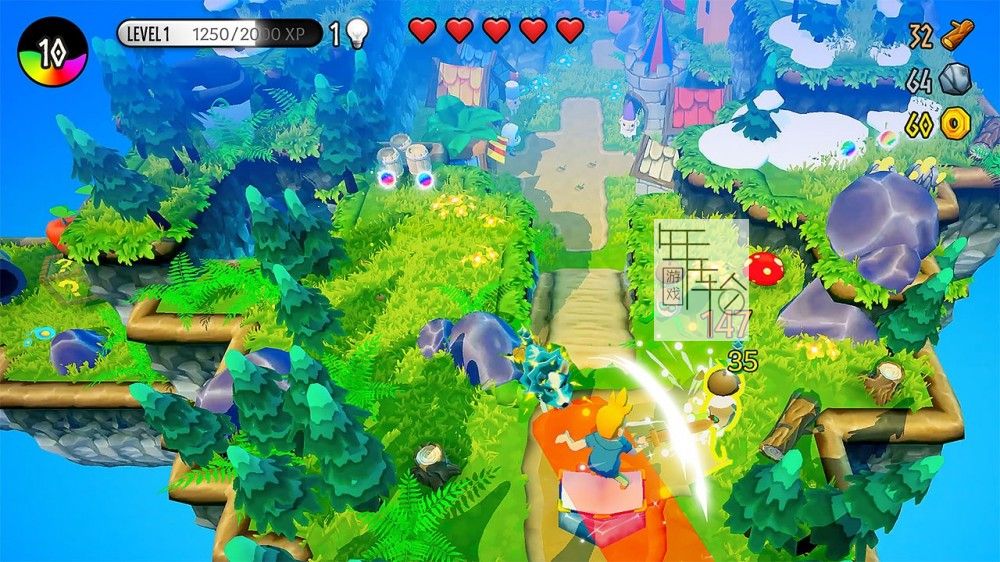
Task: Click the wood log resource icon
Action: point(957,35)
